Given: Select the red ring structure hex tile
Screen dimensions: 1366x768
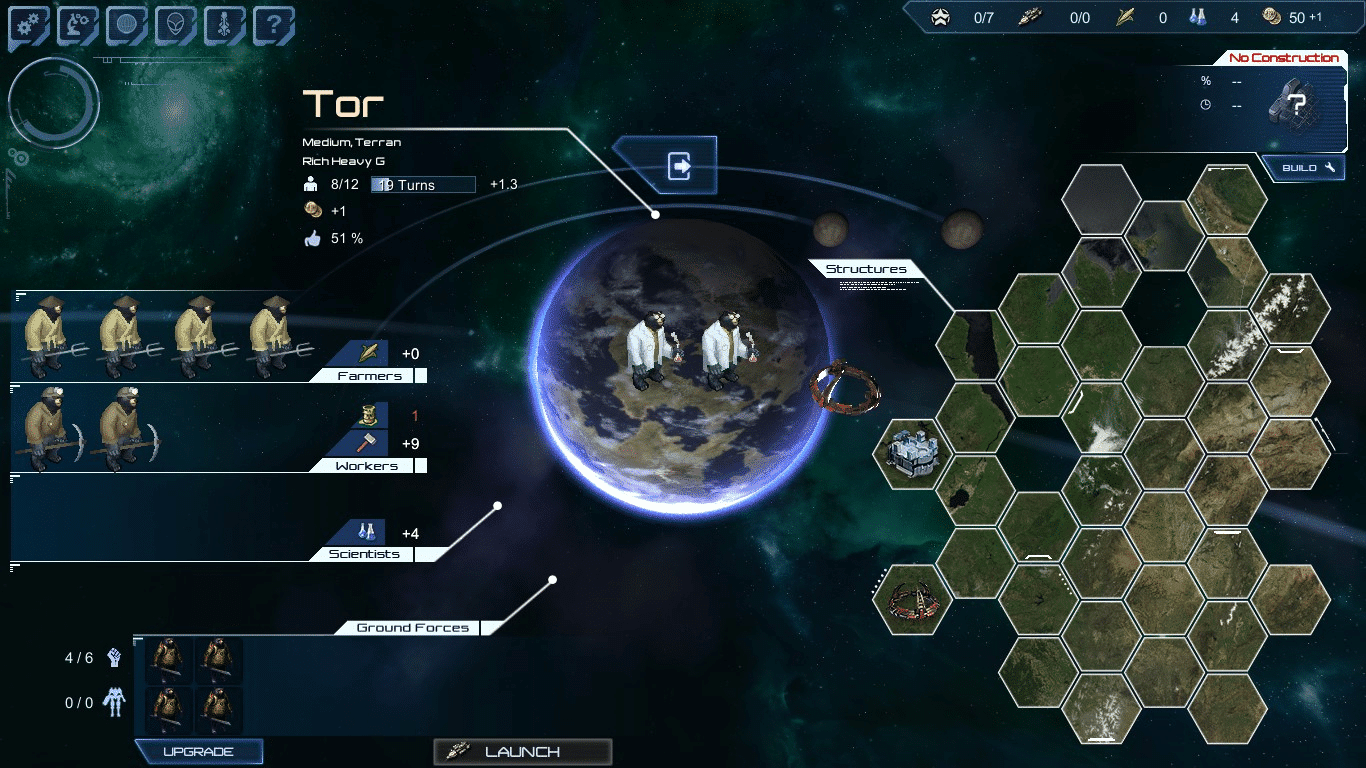Looking at the screenshot, I should [x=912, y=599].
